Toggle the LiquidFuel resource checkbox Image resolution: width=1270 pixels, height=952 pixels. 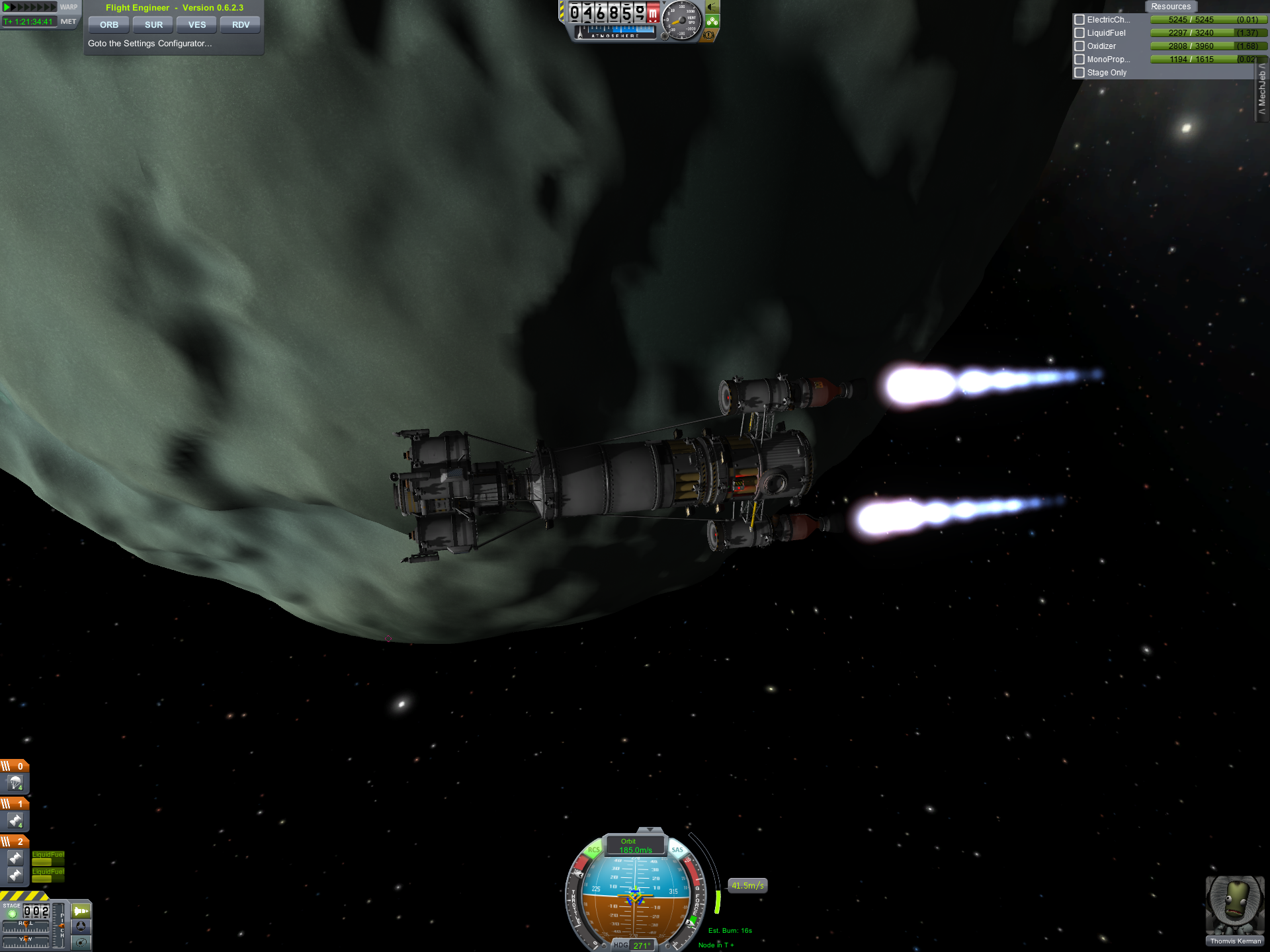pyautogui.click(x=1079, y=33)
